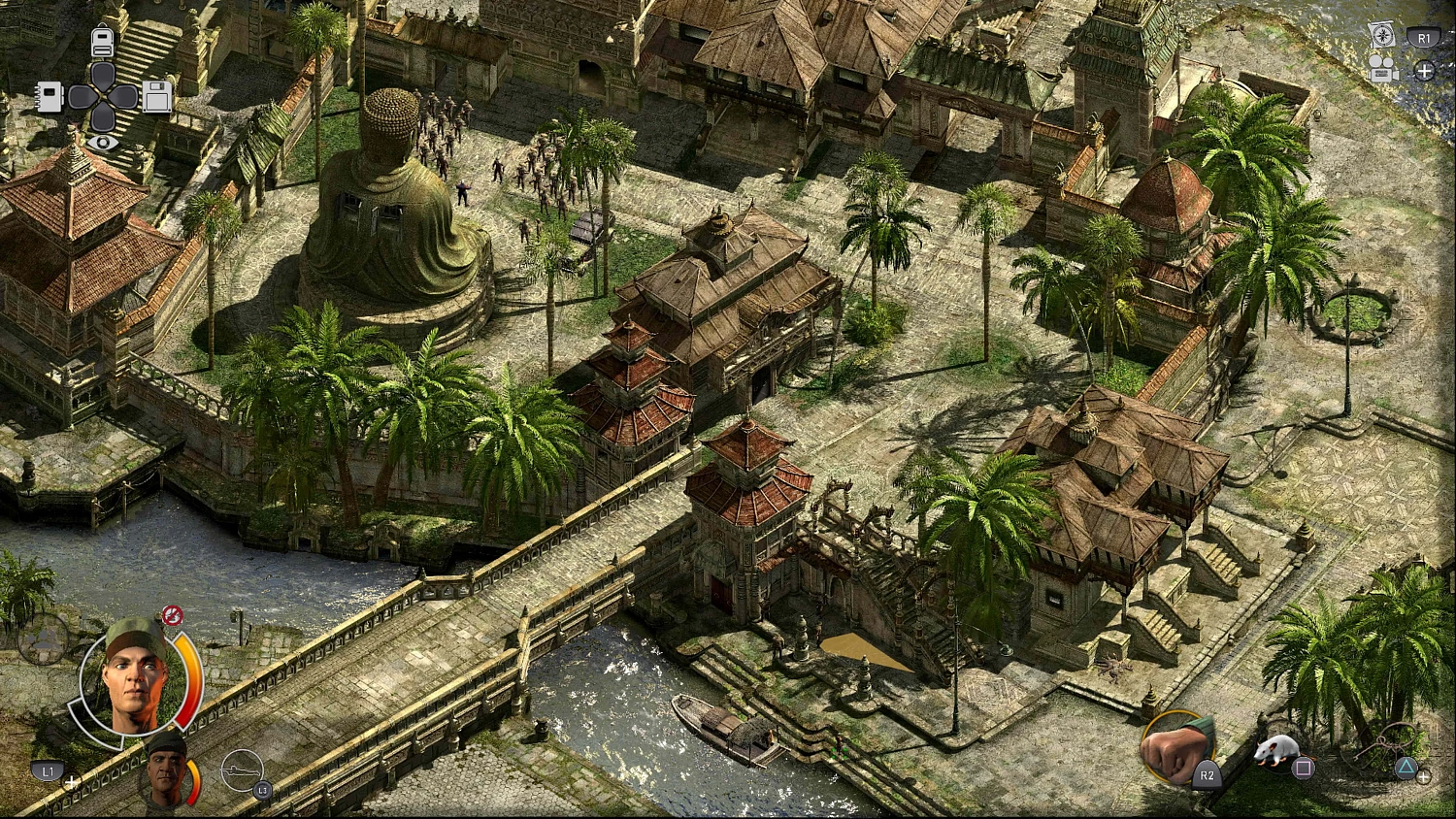Click the group-select soldiers icon above portrait
The height and width of the screenshot is (819, 1456).
tap(45, 639)
